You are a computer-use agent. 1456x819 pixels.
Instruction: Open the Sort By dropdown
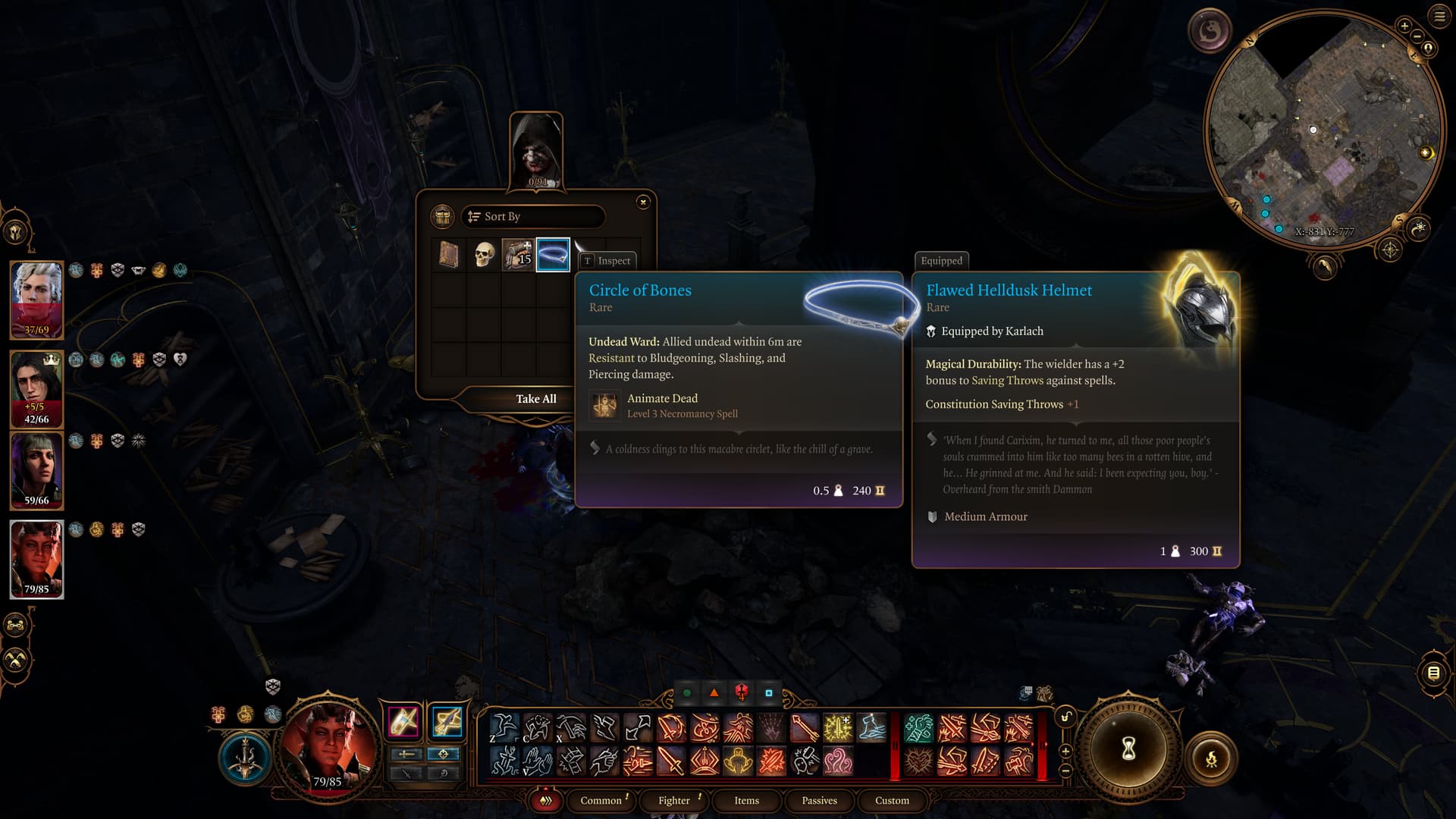[533, 217]
